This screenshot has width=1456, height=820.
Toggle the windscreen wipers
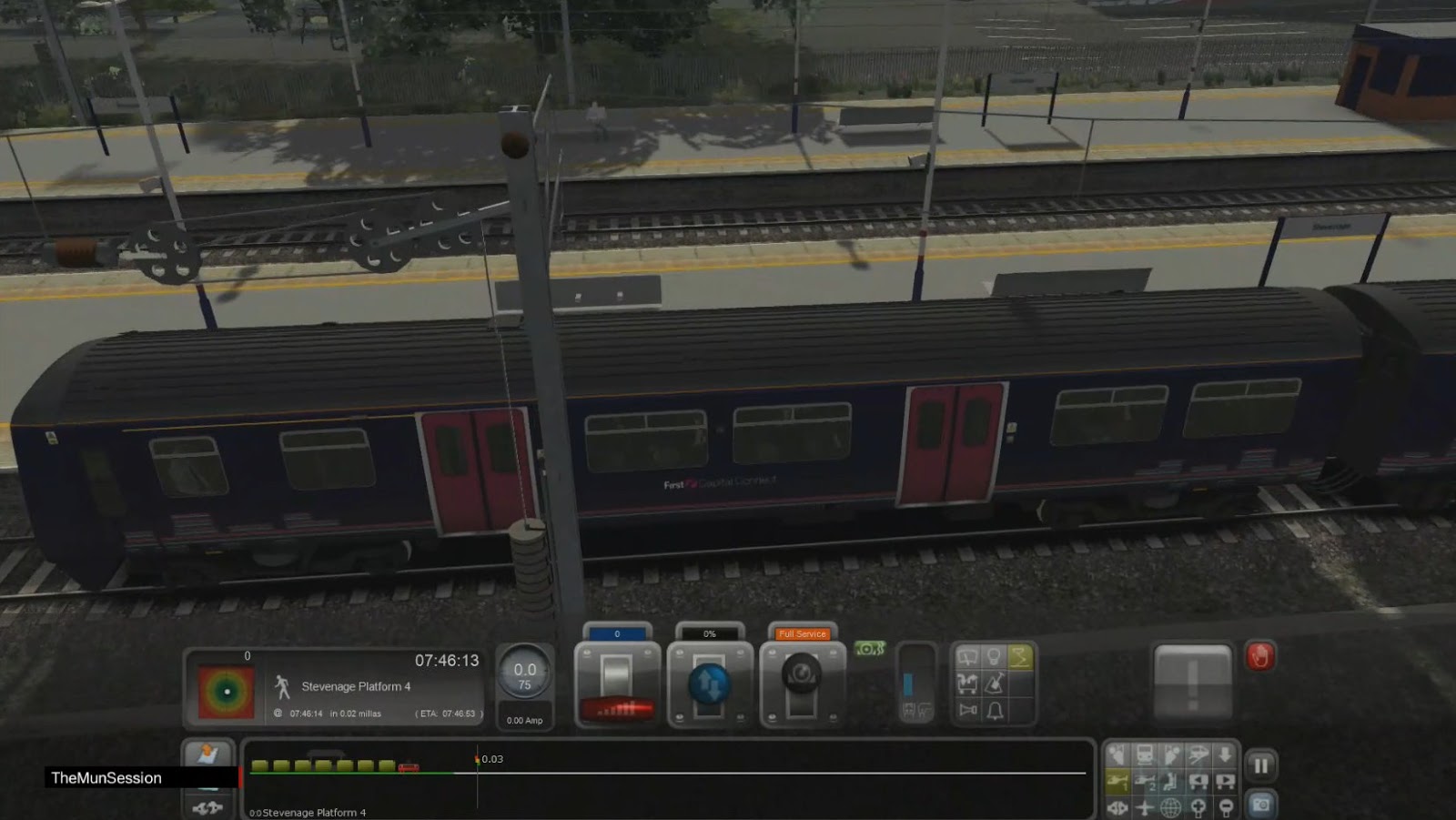pos(969,655)
